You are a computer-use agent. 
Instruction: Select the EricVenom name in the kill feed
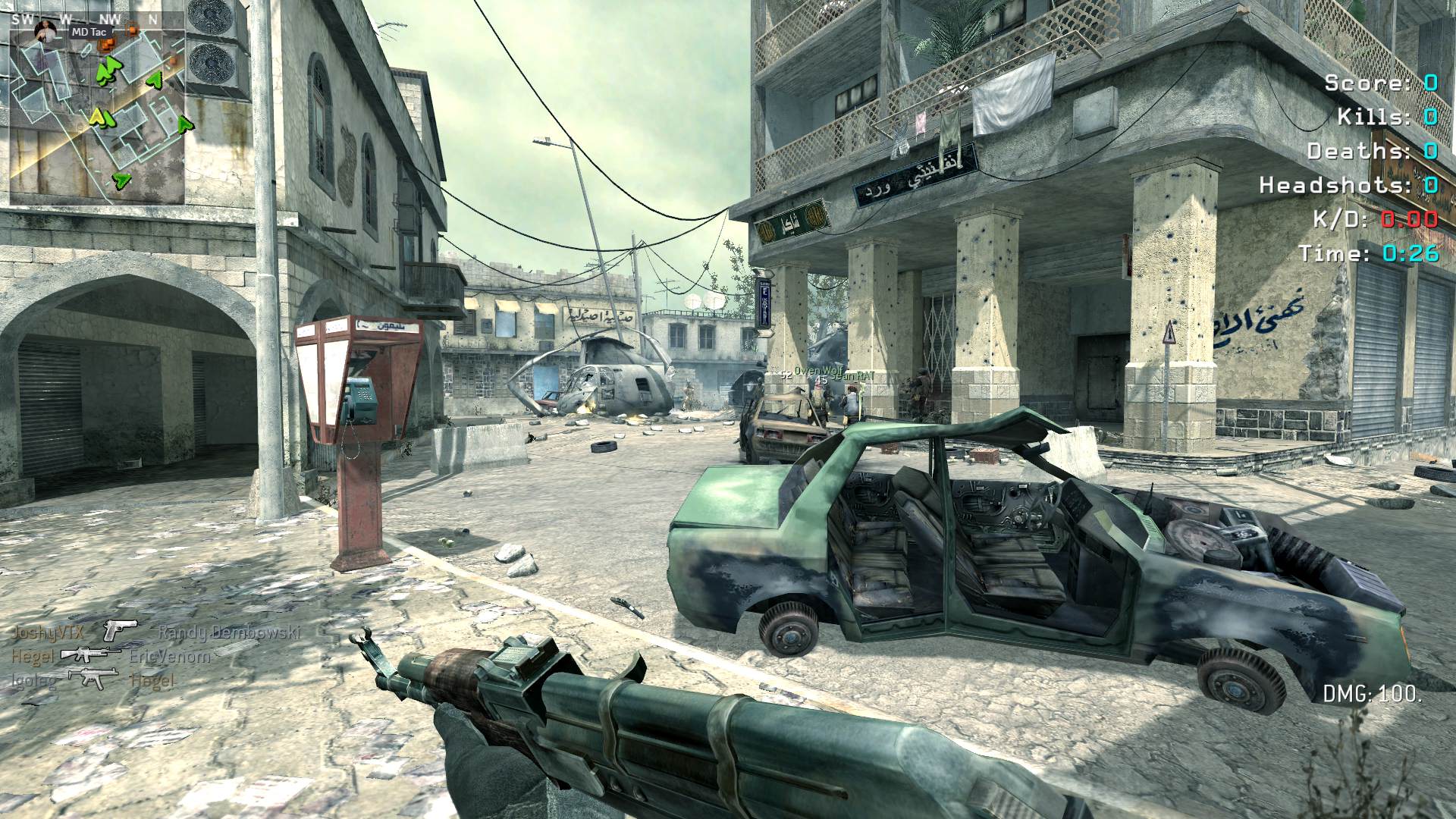[x=169, y=656]
